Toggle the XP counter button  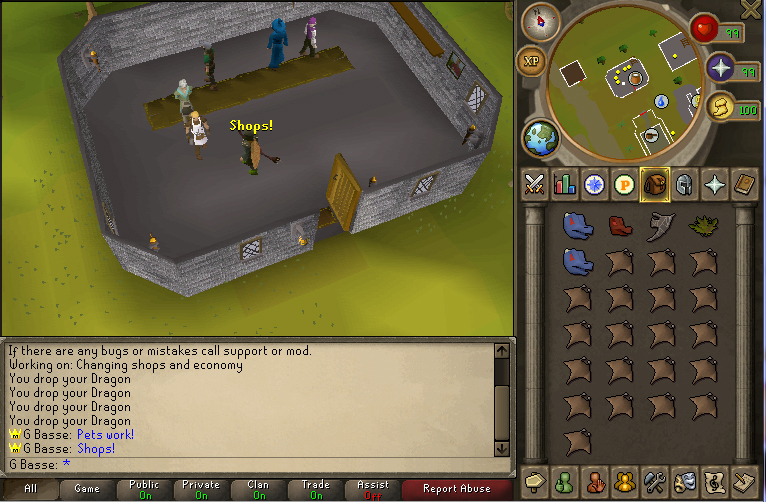point(530,62)
